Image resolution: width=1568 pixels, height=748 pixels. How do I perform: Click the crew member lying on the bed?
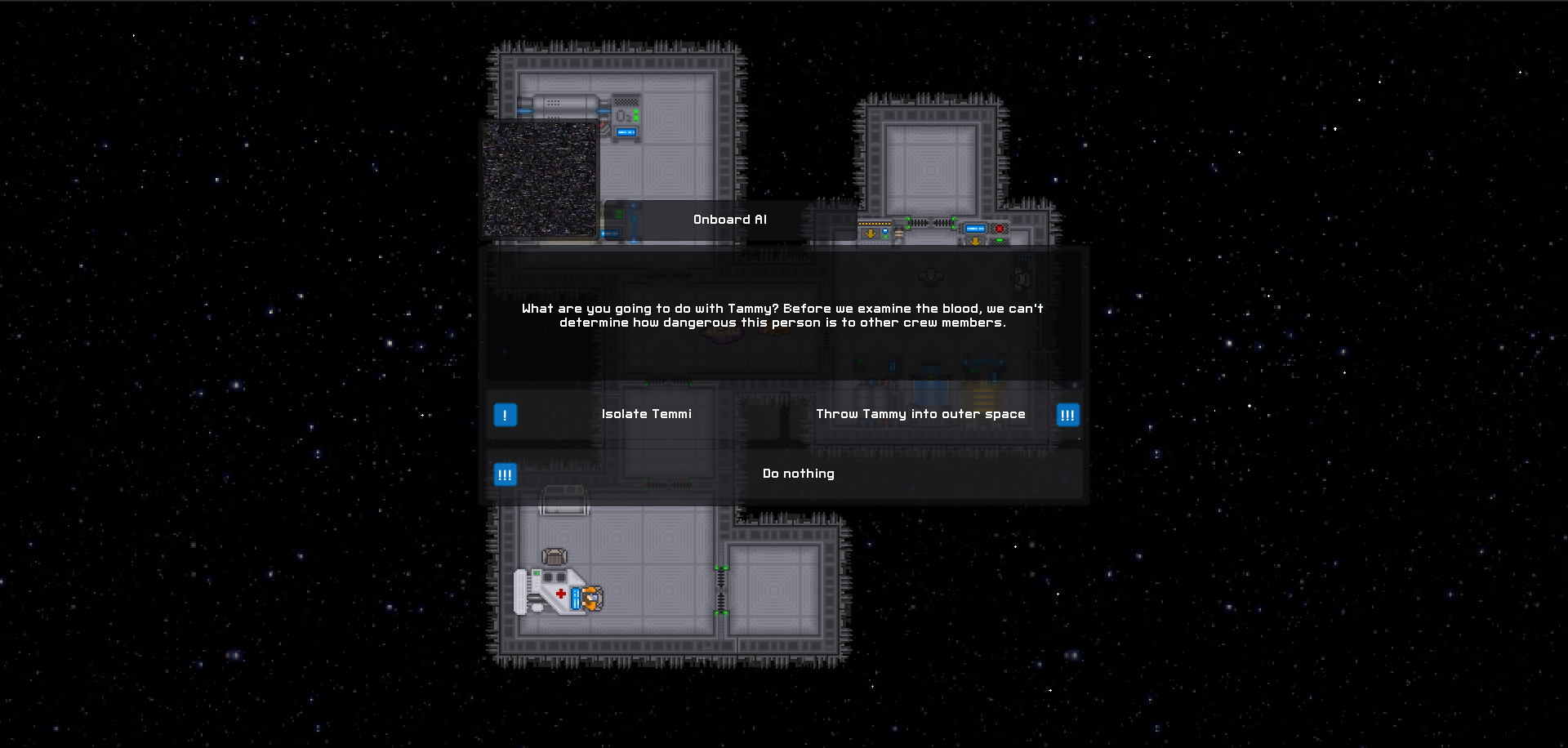point(591,599)
